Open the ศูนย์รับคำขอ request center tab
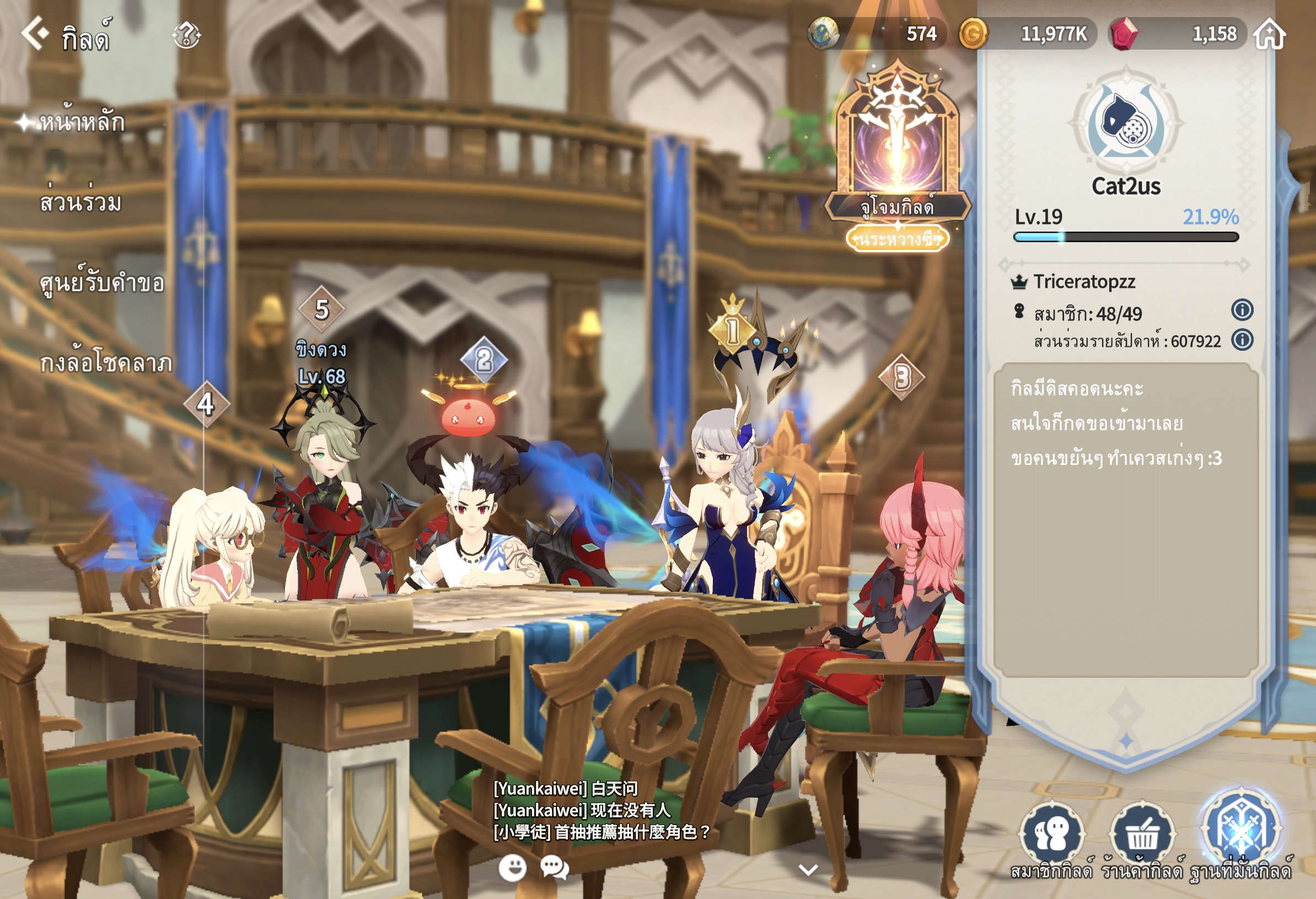Image resolution: width=1316 pixels, height=899 pixels. pos(102,282)
